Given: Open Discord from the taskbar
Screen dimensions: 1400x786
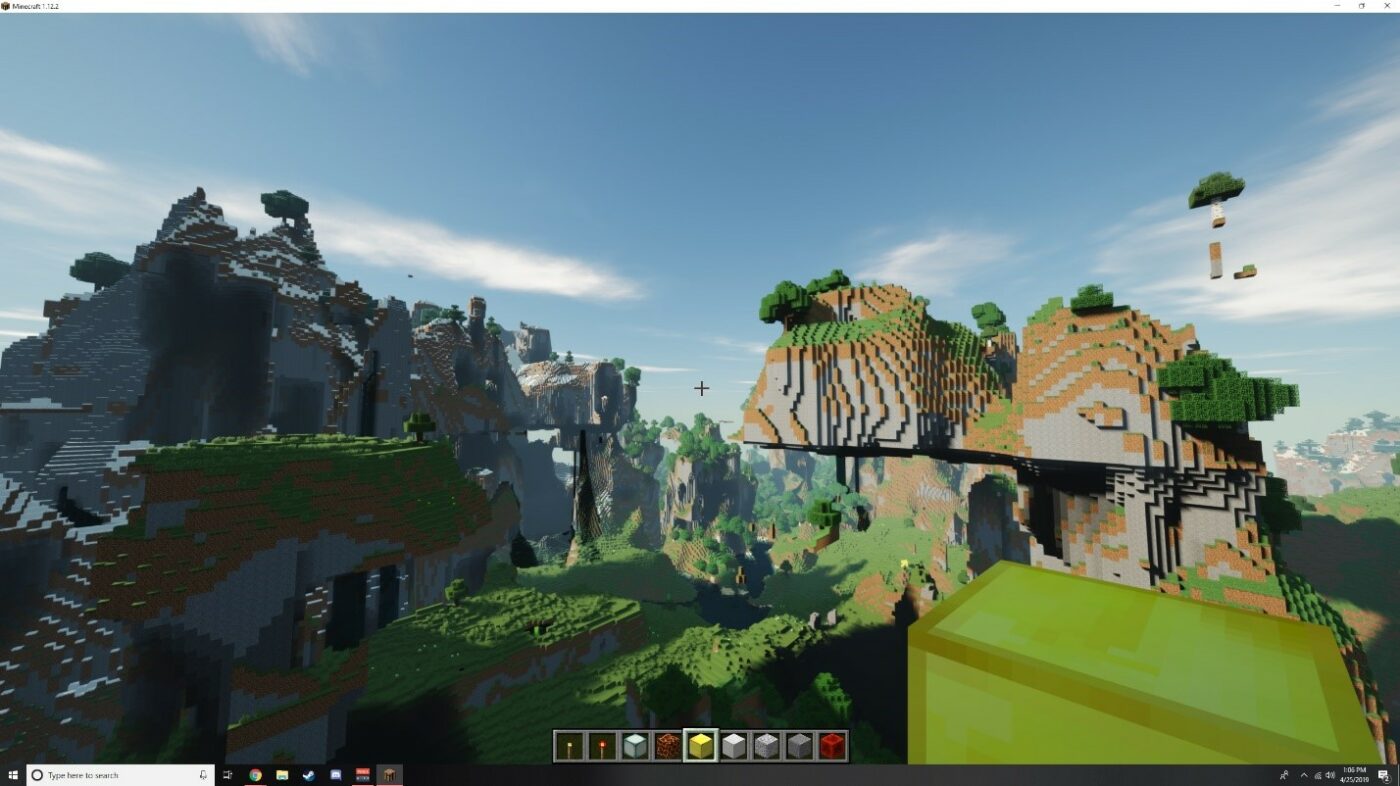Looking at the screenshot, I should (x=335, y=774).
